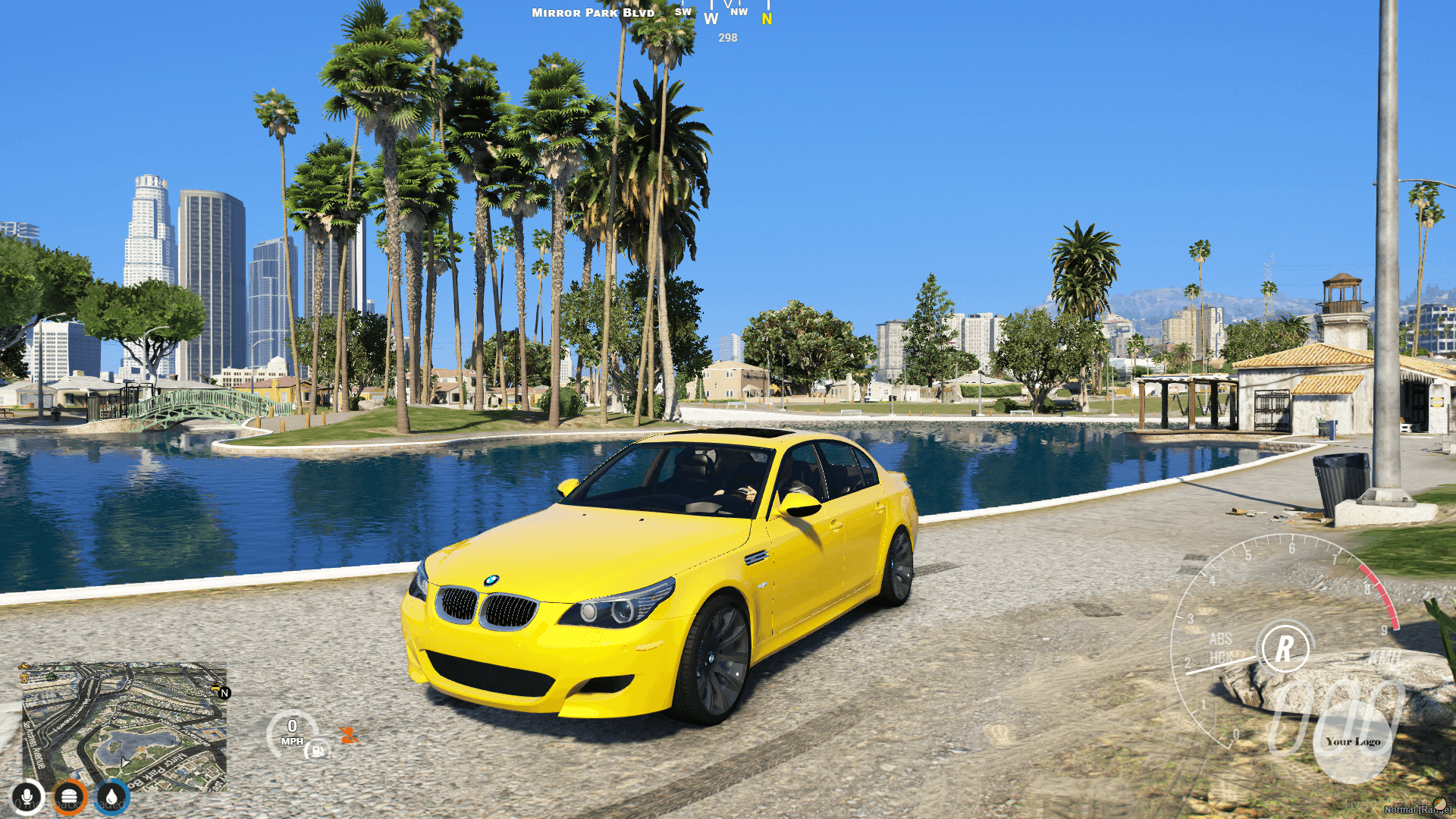Click the blue water drop thirst icon
1456x819 pixels.
pyautogui.click(x=111, y=797)
